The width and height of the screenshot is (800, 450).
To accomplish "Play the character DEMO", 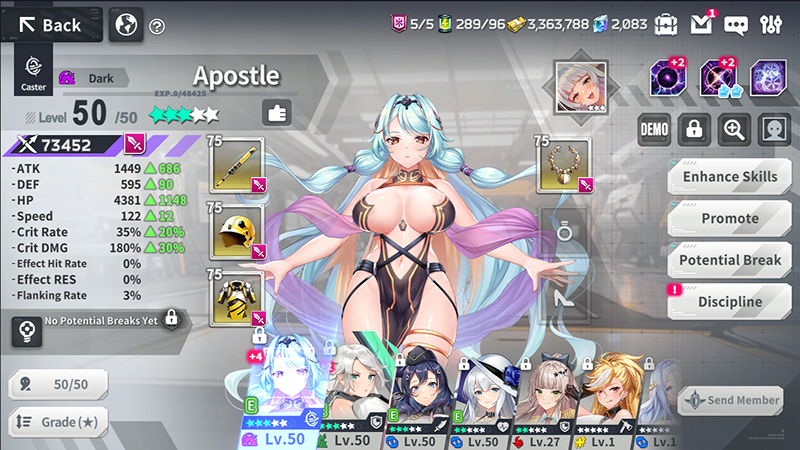I will coord(654,129).
